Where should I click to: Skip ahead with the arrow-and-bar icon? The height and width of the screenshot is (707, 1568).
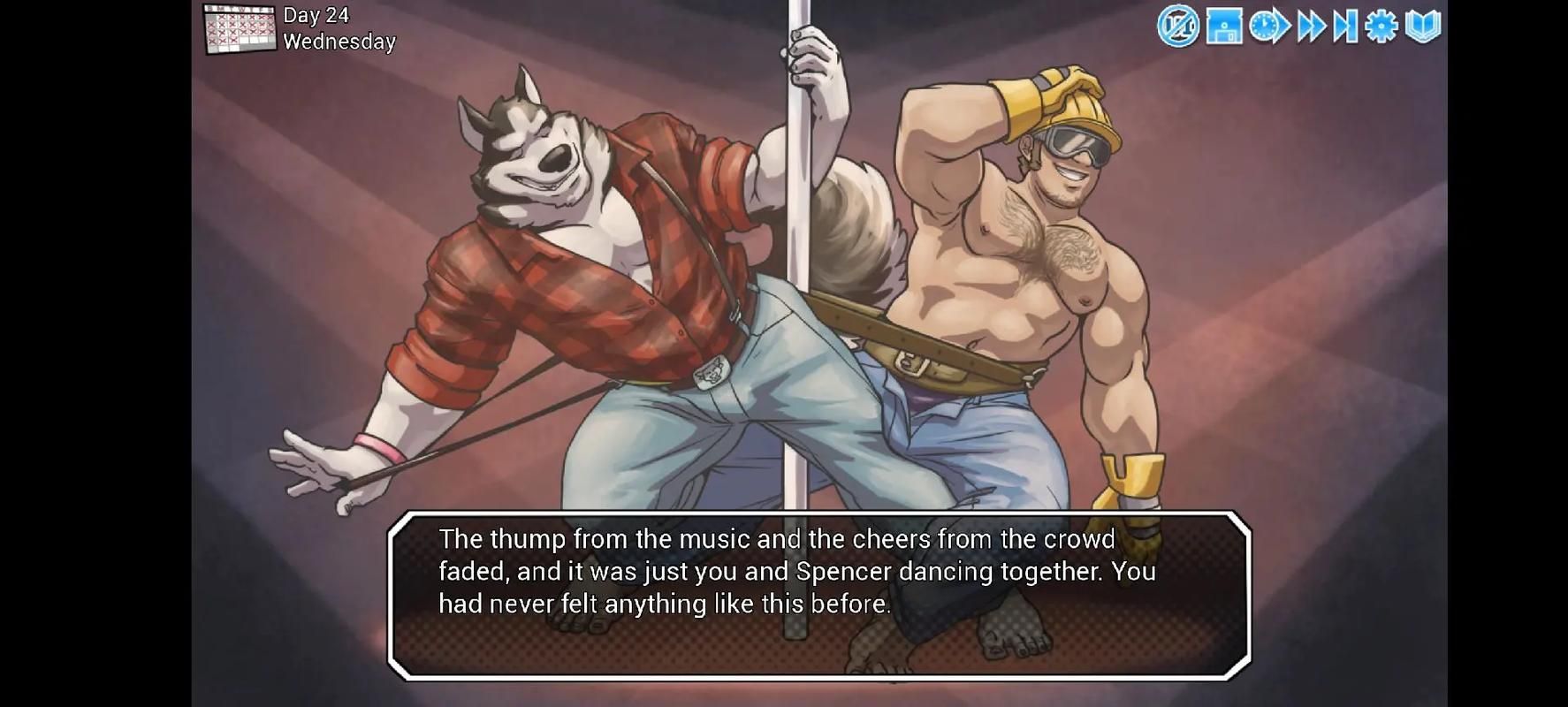[x=1345, y=27]
